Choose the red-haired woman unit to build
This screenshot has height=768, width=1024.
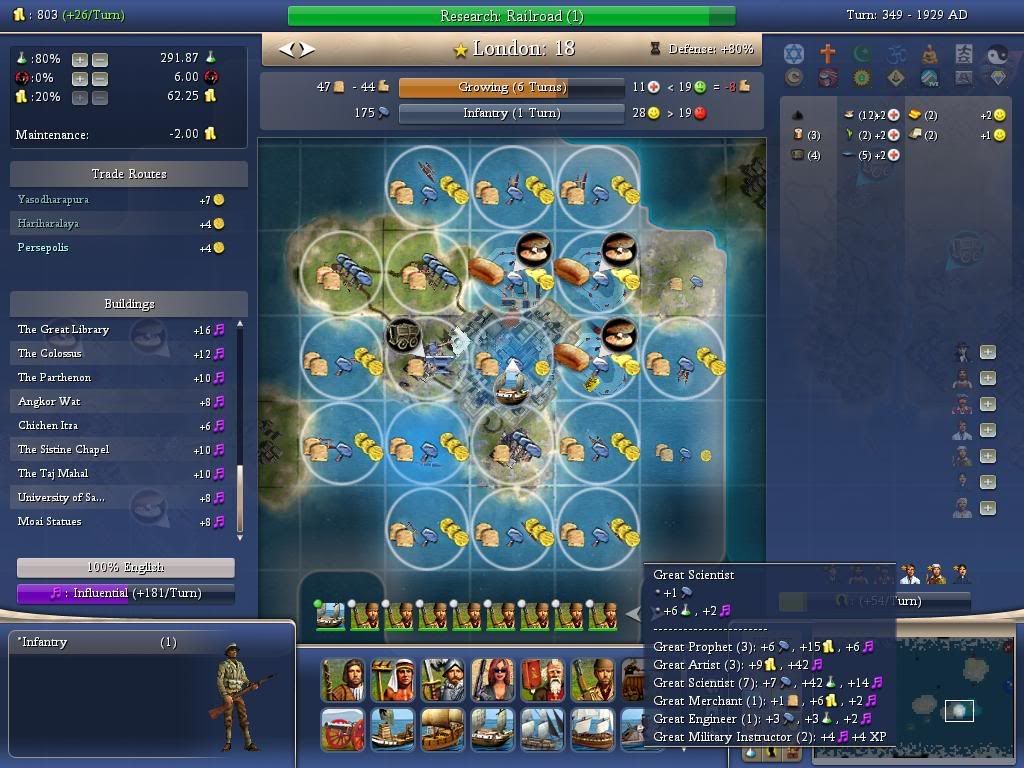coord(492,680)
